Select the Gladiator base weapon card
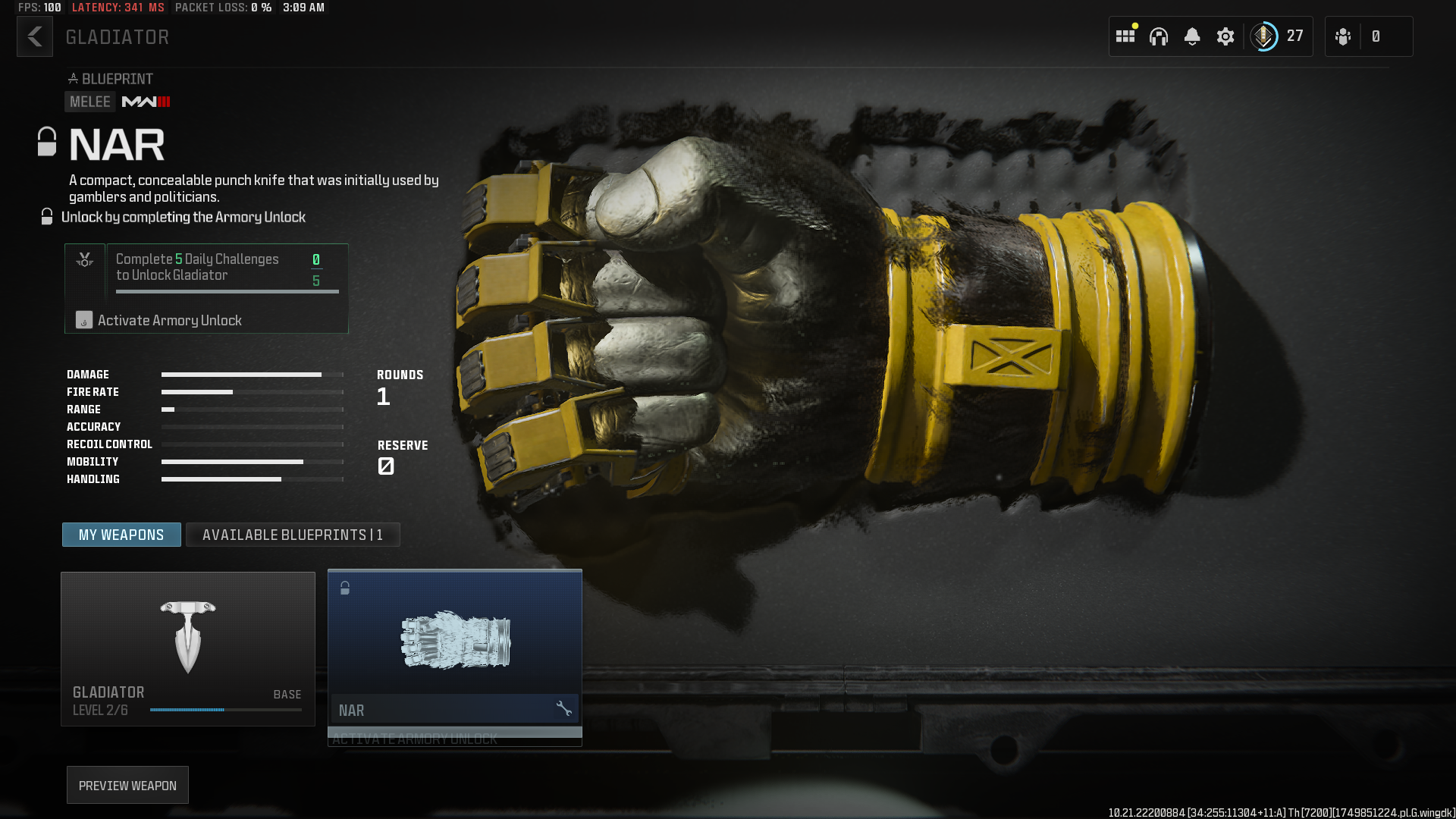 [188, 648]
